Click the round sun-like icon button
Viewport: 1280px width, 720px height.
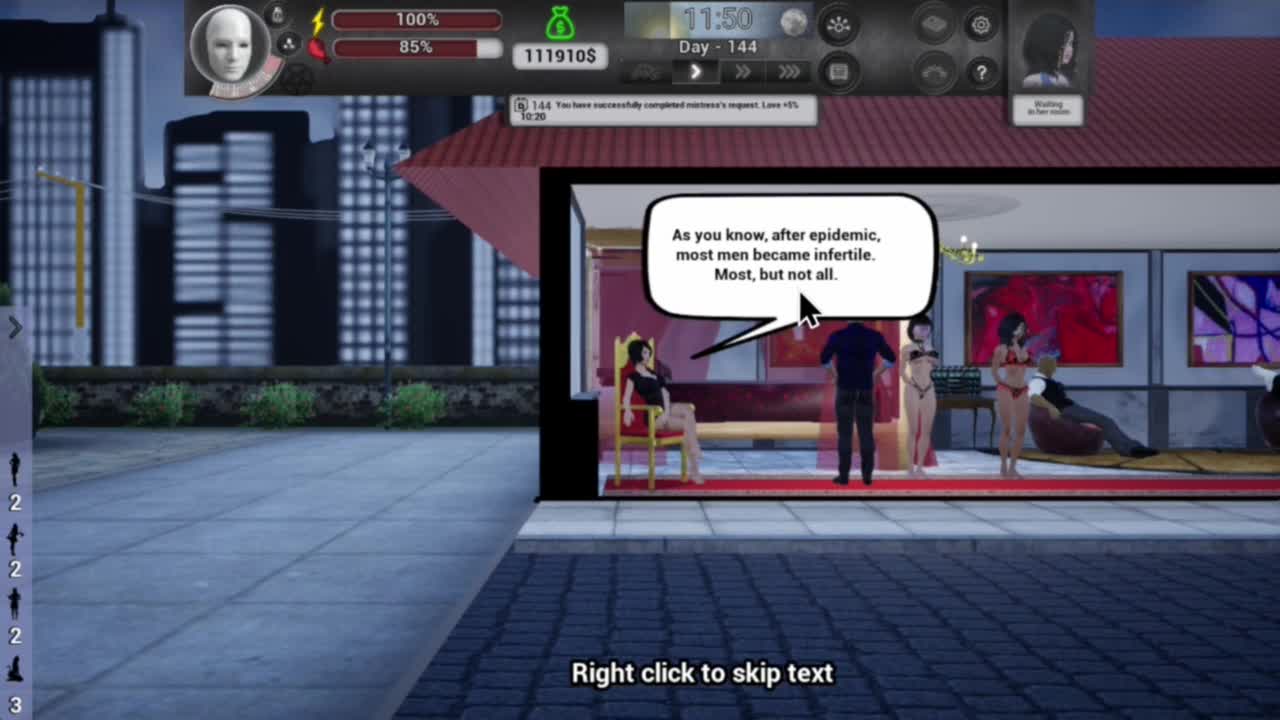[838, 26]
